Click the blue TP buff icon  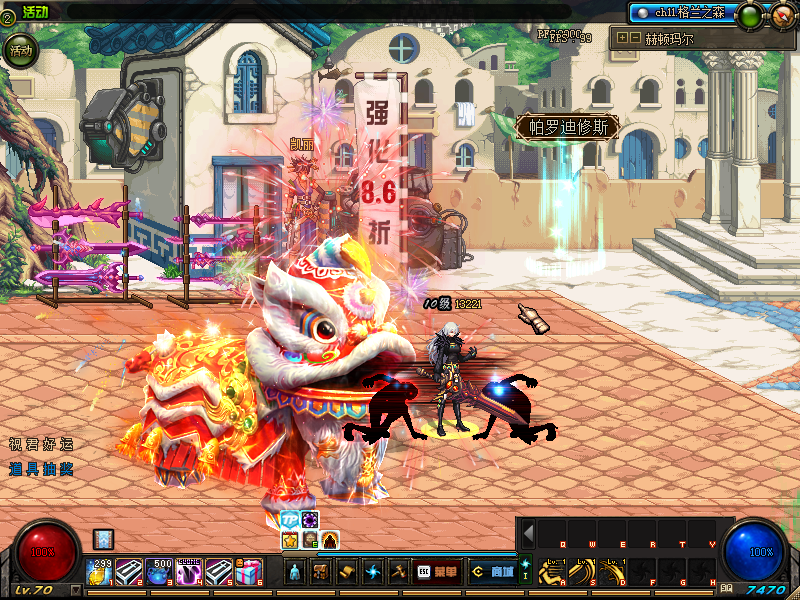[290, 520]
